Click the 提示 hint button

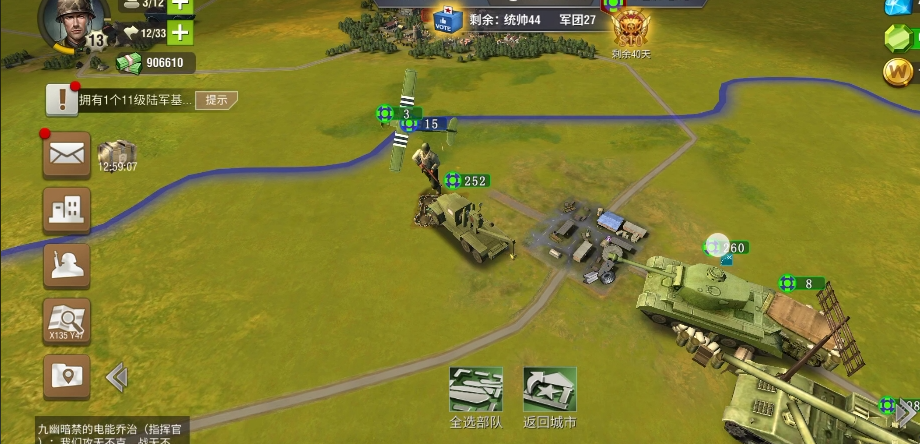[x=216, y=99]
